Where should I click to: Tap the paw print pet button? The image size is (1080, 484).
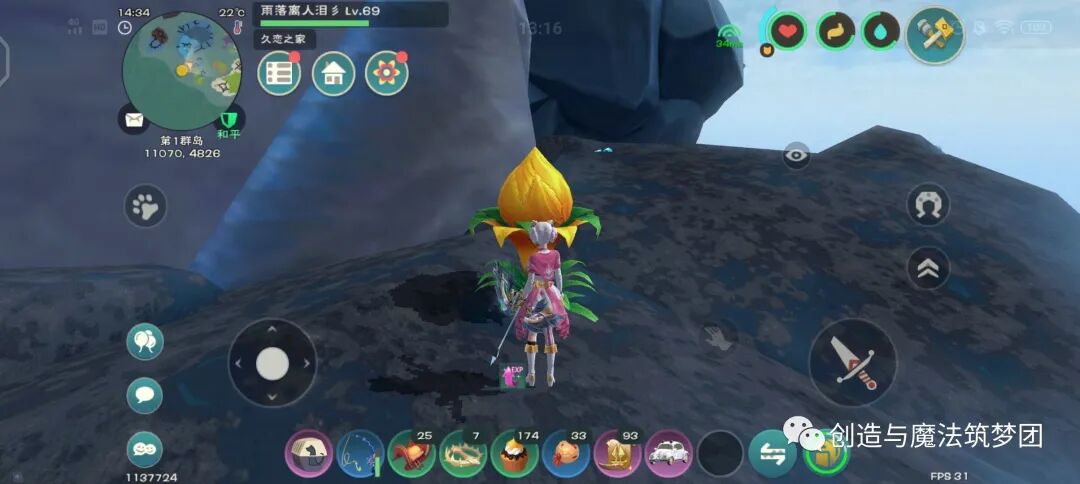click(x=146, y=207)
